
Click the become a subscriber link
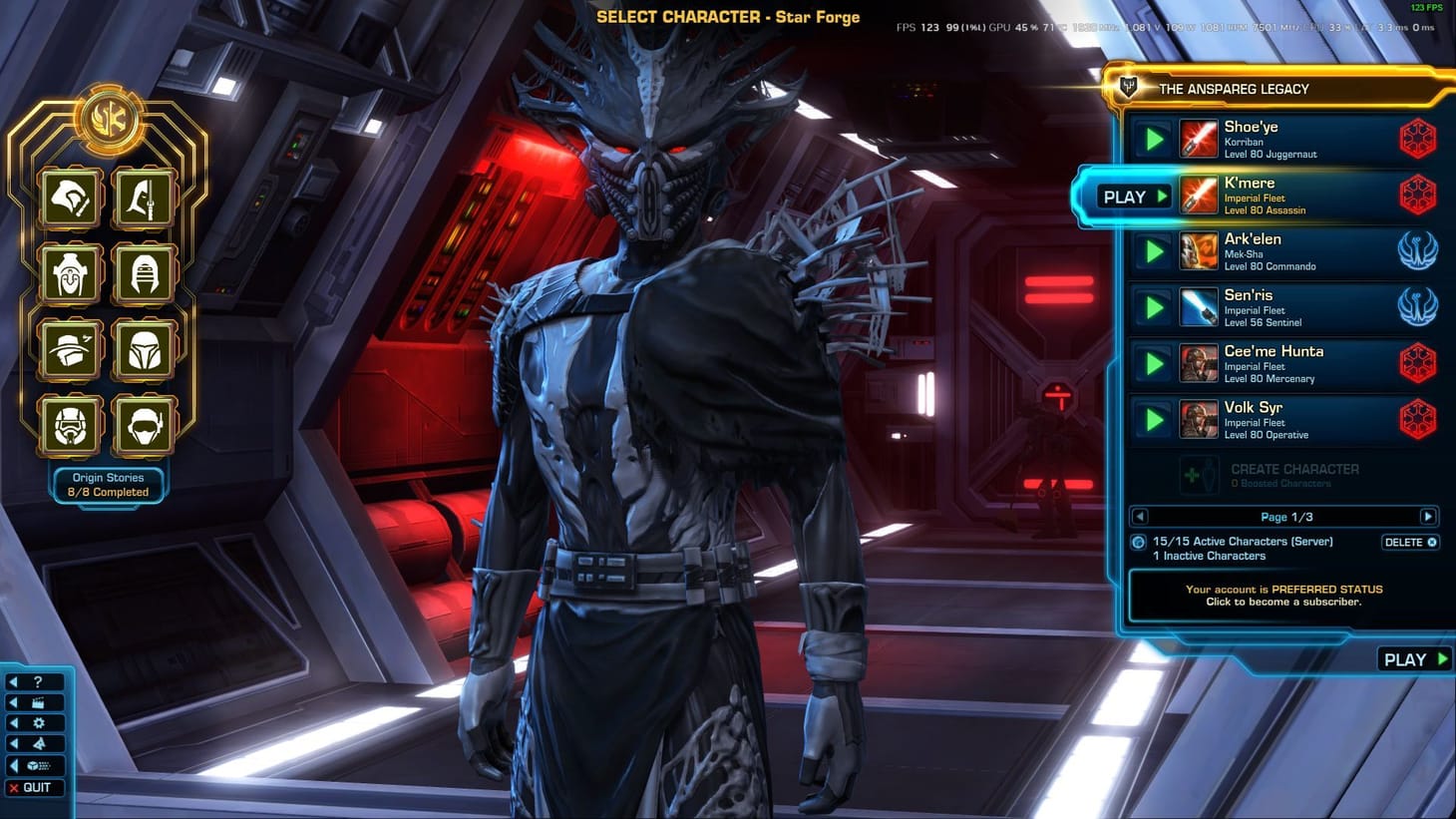[1283, 601]
